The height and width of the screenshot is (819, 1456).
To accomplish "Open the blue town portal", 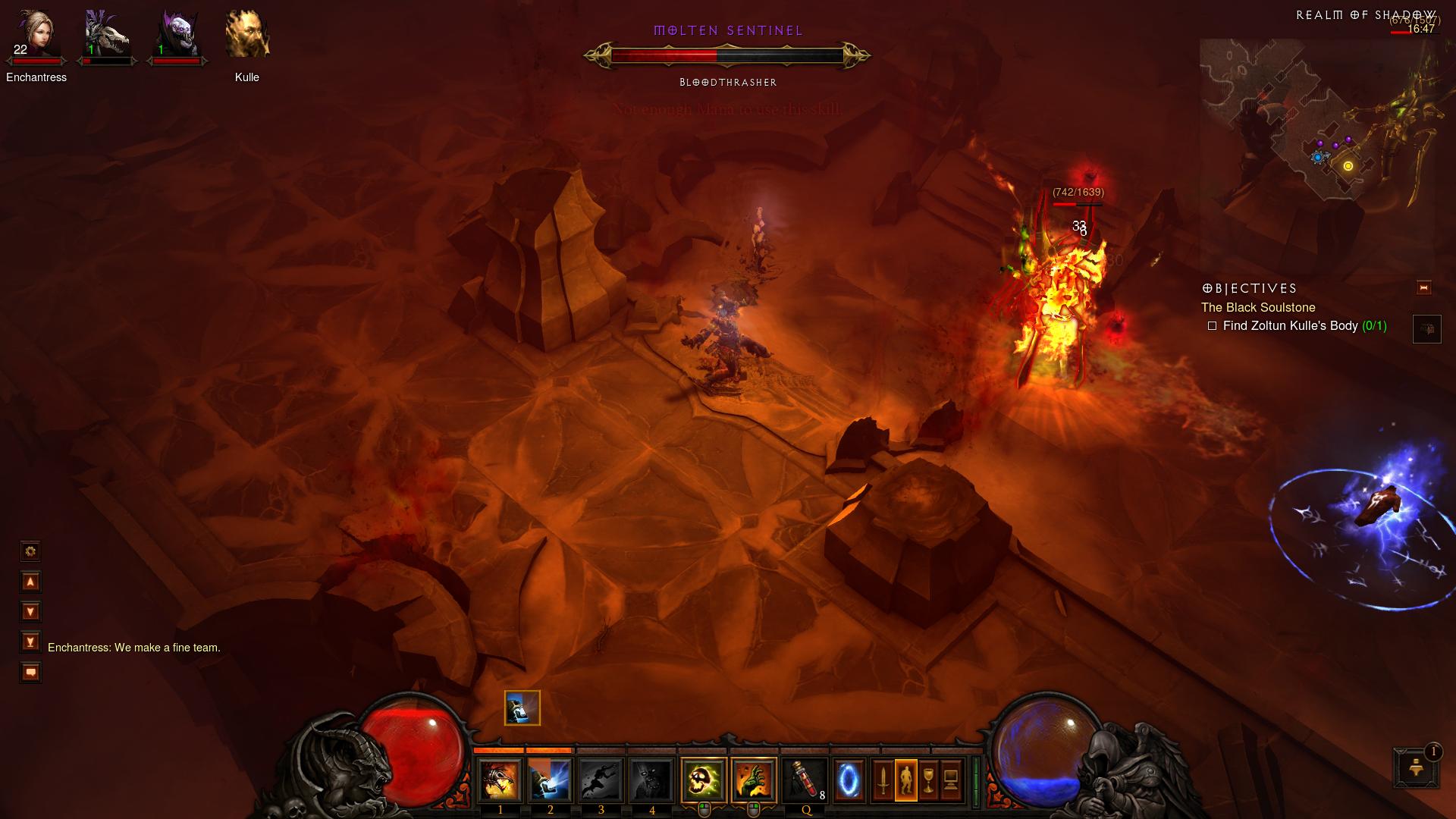I will (849, 780).
